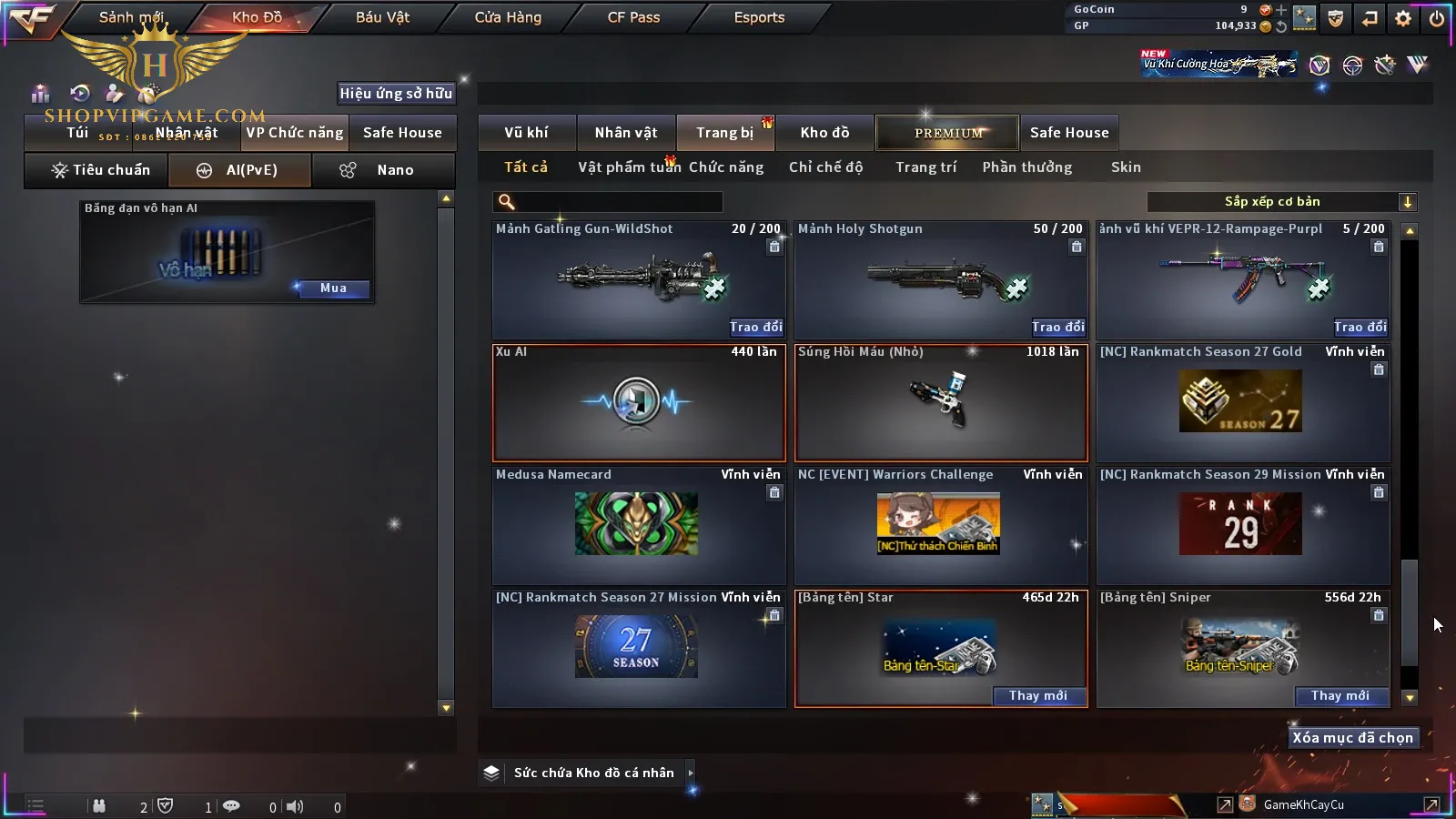Show the Trang trí subcategory

tap(925, 167)
